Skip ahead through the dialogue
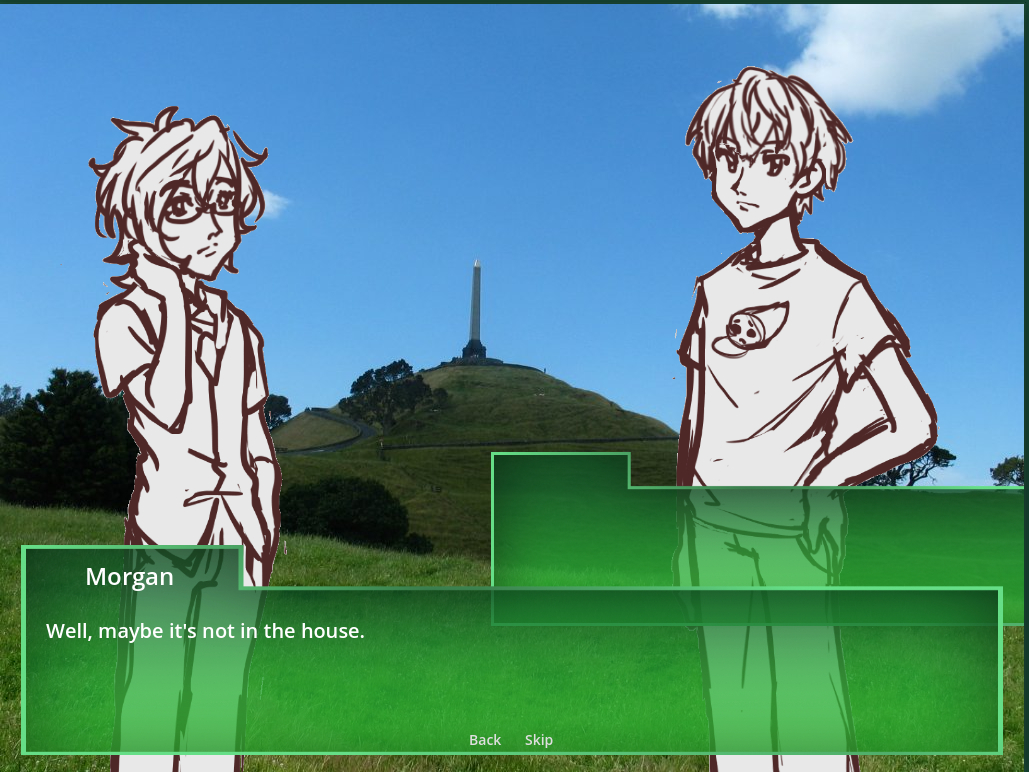This screenshot has height=772, width=1029. (x=539, y=740)
